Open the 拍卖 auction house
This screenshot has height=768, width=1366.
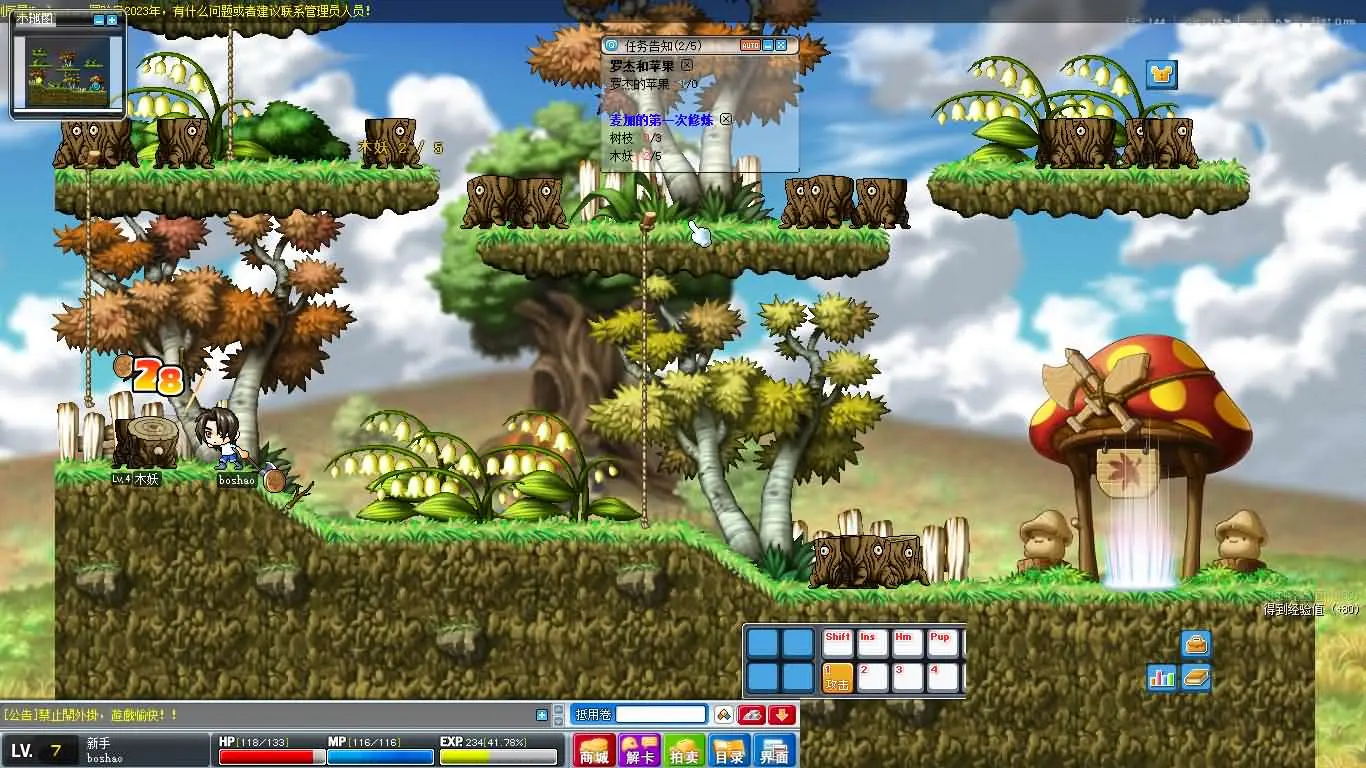pos(685,750)
